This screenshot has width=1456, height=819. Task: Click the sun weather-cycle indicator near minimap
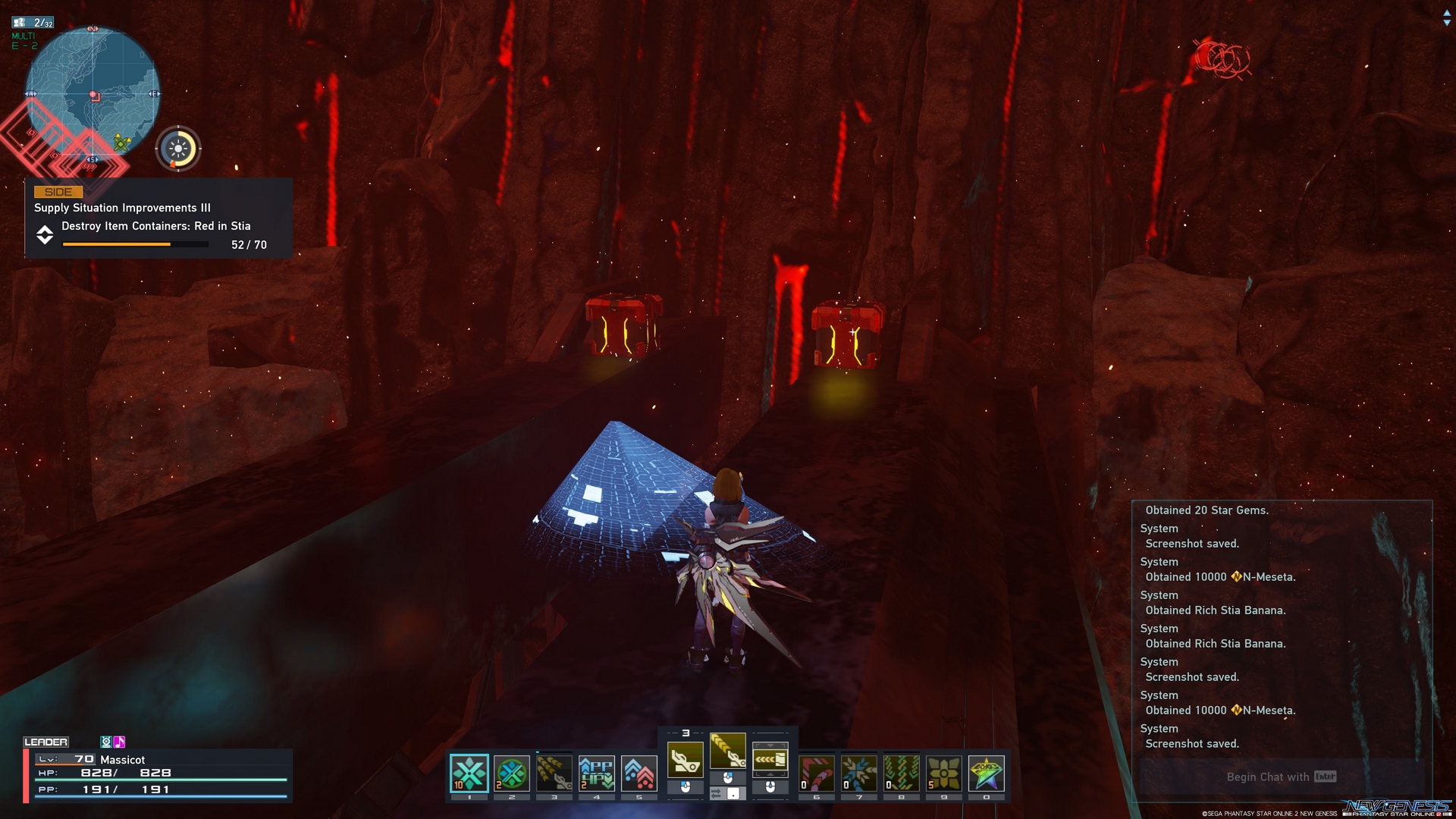tap(179, 149)
